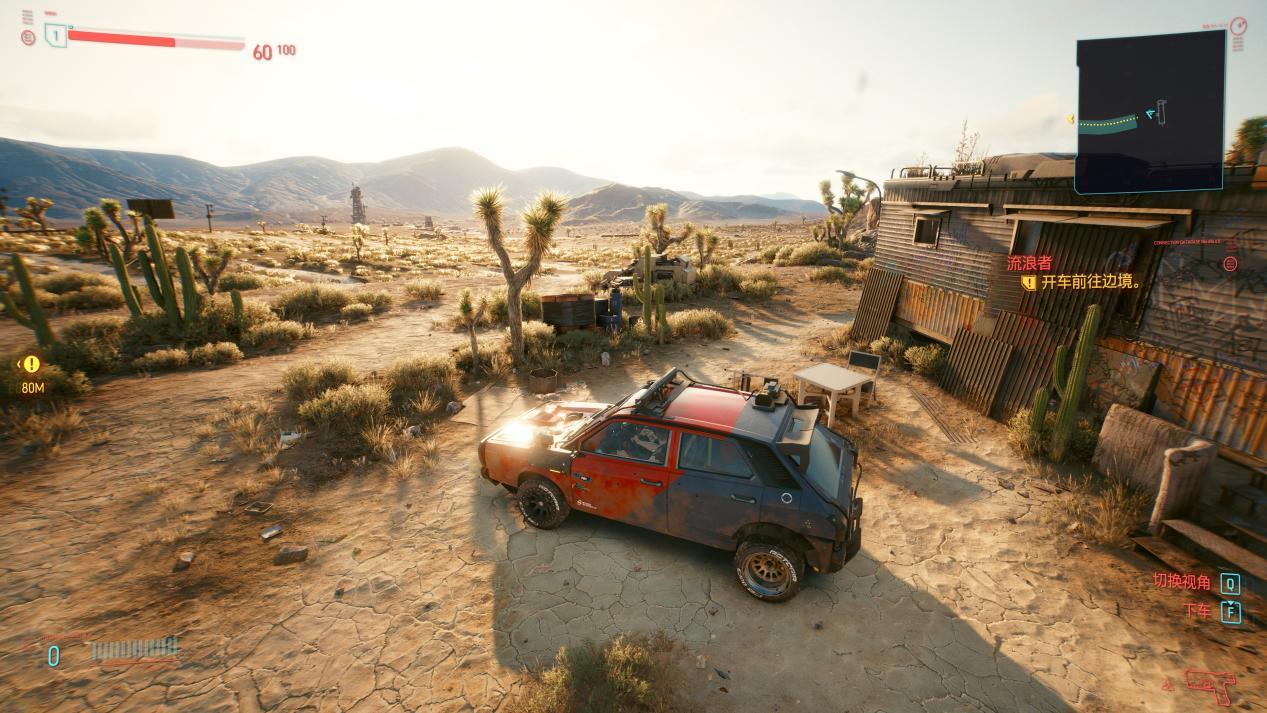Click the red pistol weapon icon
This screenshot has width=1267, height=713.
coord(1211,686)
